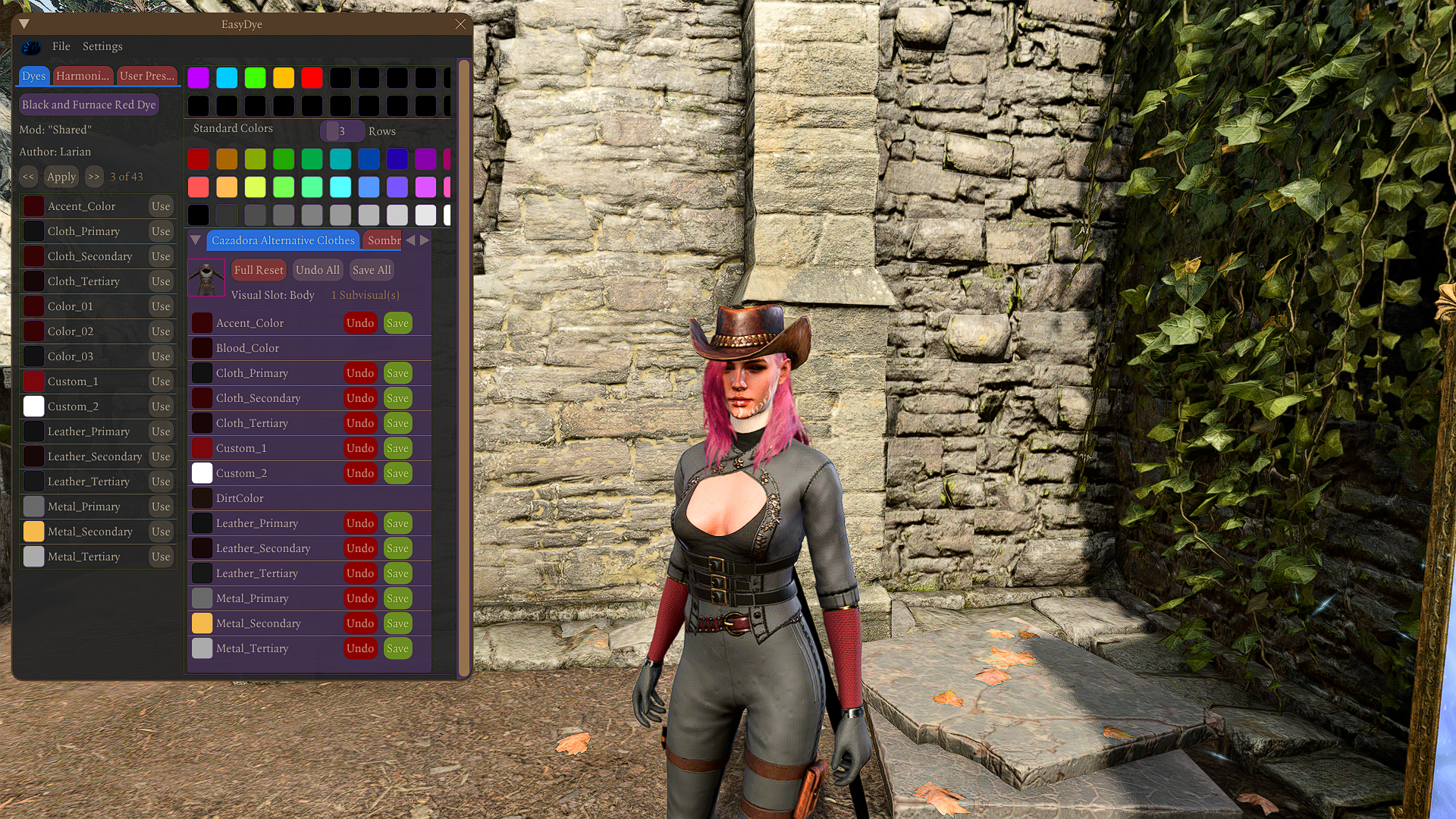Click the previous dye arrow button
1456x819 pixels.
point(28,177)
